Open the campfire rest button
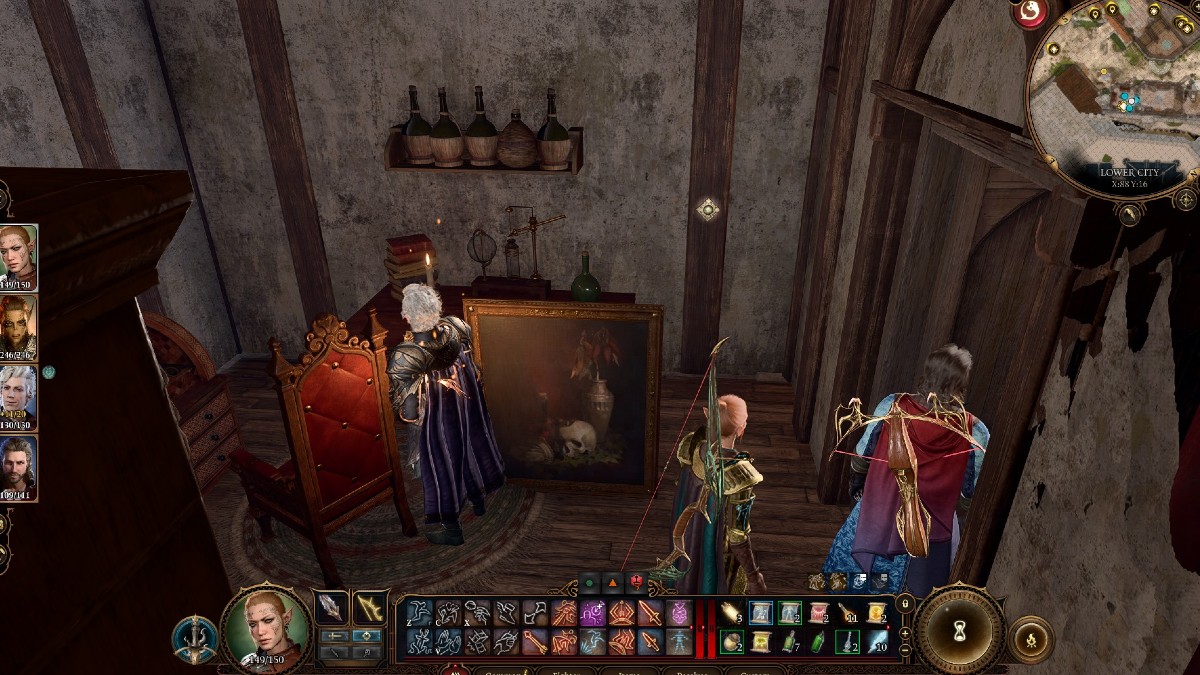The image size is (1200, 675). pyautogui.click(x=1031, y=637)
